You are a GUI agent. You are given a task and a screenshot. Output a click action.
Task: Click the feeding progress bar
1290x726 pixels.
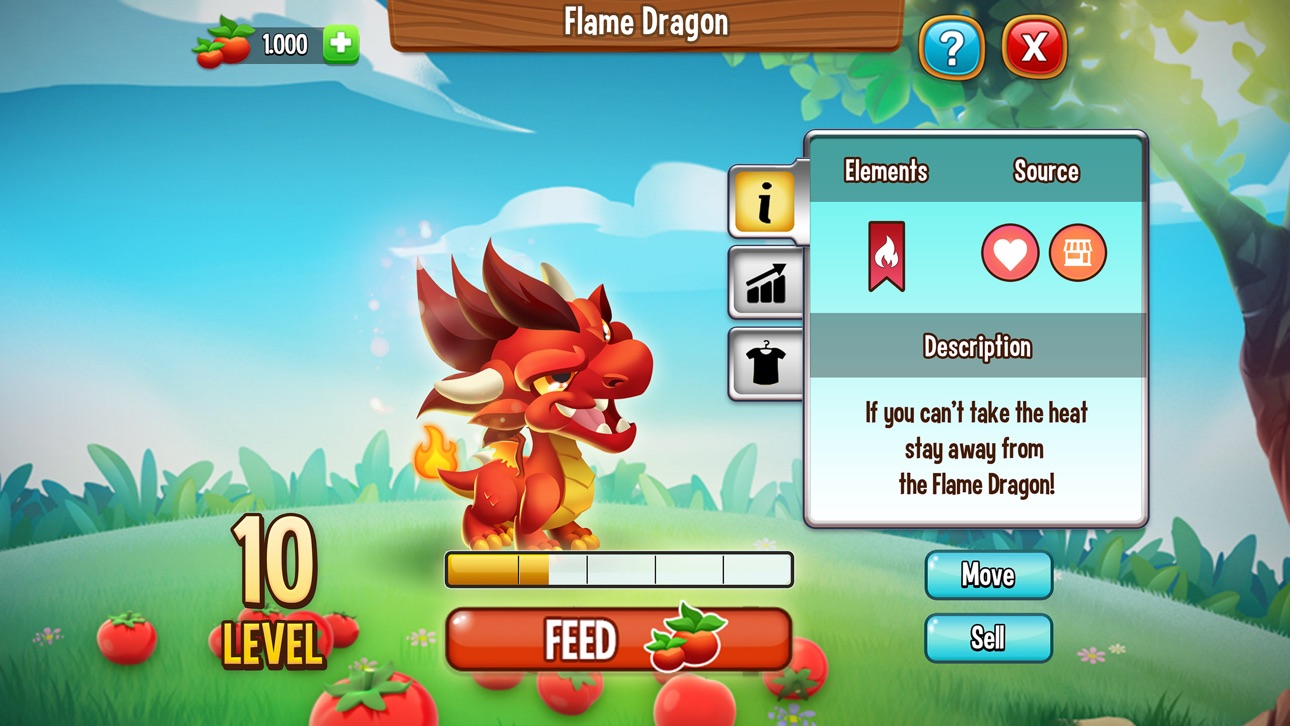(618, 568)
